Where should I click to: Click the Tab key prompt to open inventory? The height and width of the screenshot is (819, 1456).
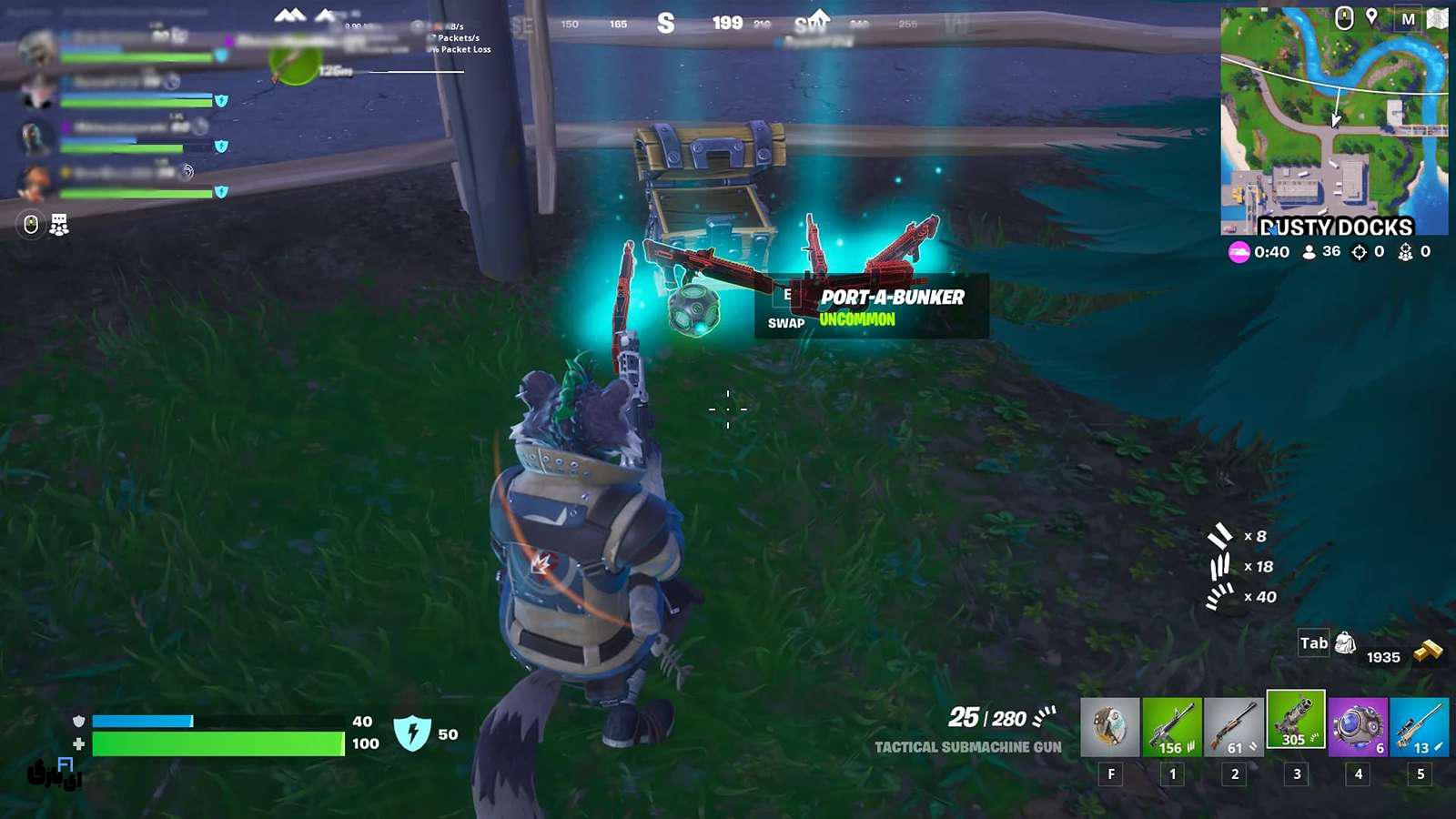pyautogui.click(x=1313, y=642)
